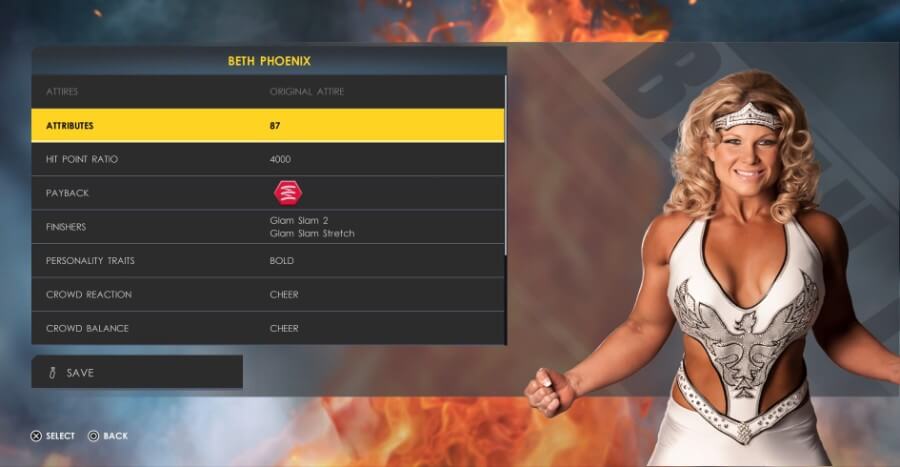The height and width of the screenshot is (467, 900).
Task: Choose the Crowd Reaction row
Action: pos(268,295)
